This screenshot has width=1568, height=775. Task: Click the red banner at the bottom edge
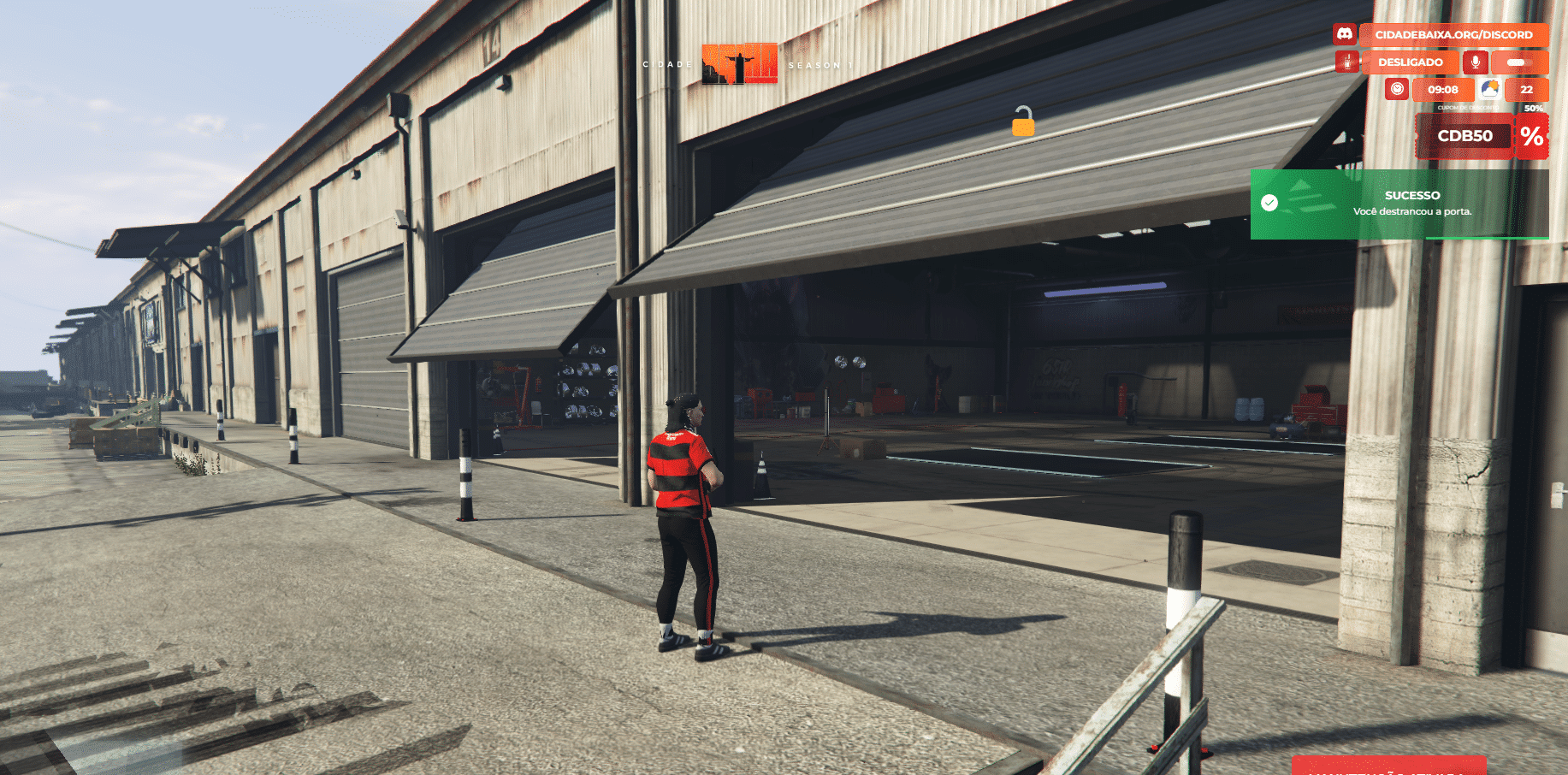pyautogui.click(x=1388, y=766)
